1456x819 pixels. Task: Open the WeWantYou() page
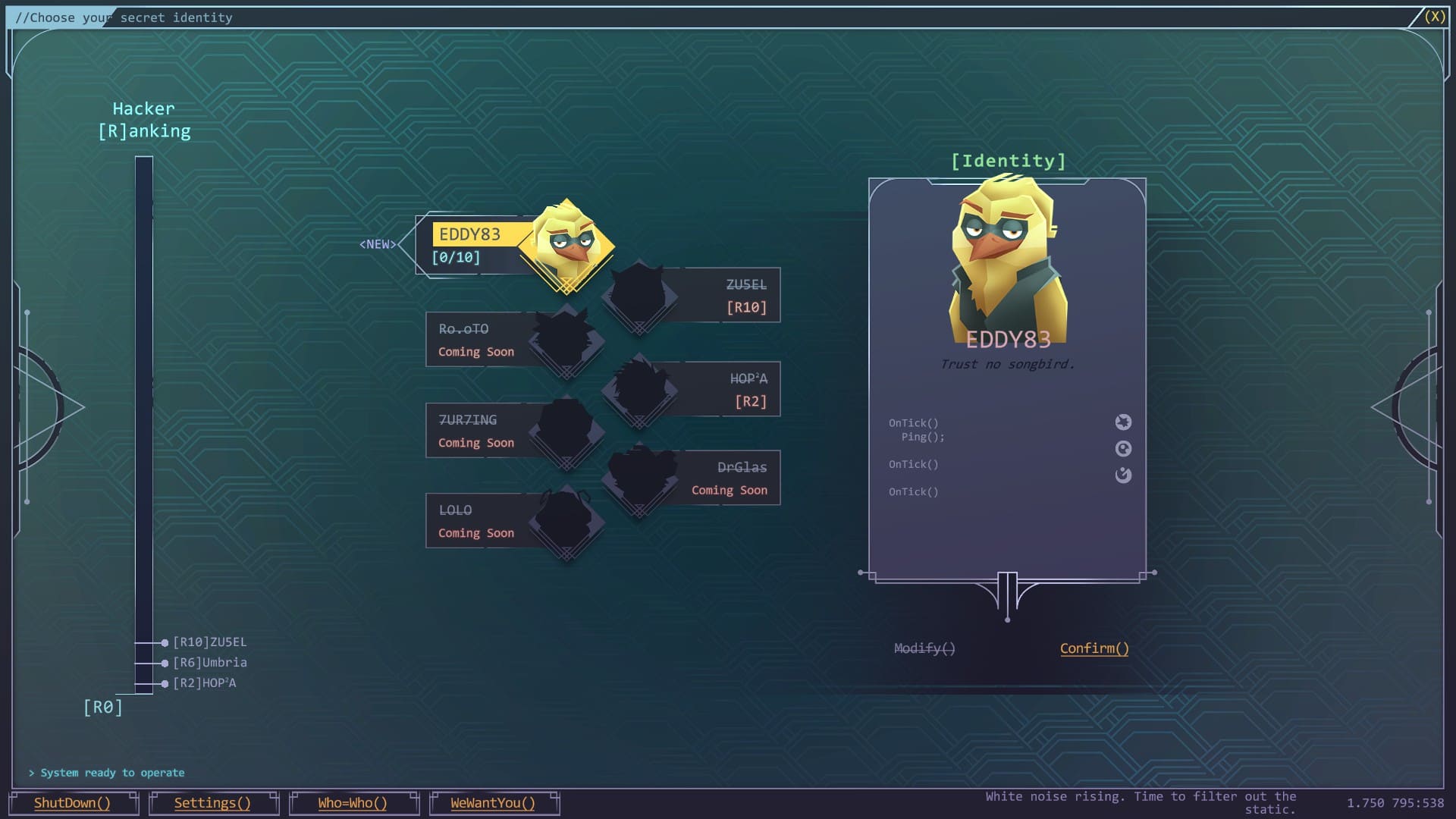[x=493, y=803]
